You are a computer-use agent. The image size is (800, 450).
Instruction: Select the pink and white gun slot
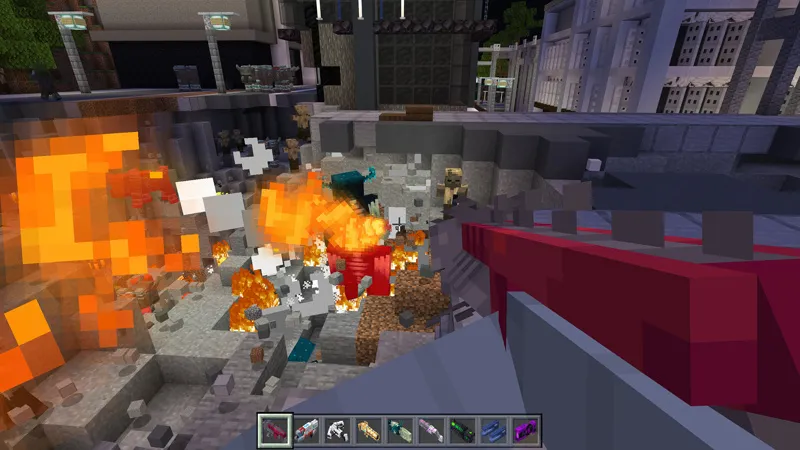pyautogui.click(x=431, y=431)
